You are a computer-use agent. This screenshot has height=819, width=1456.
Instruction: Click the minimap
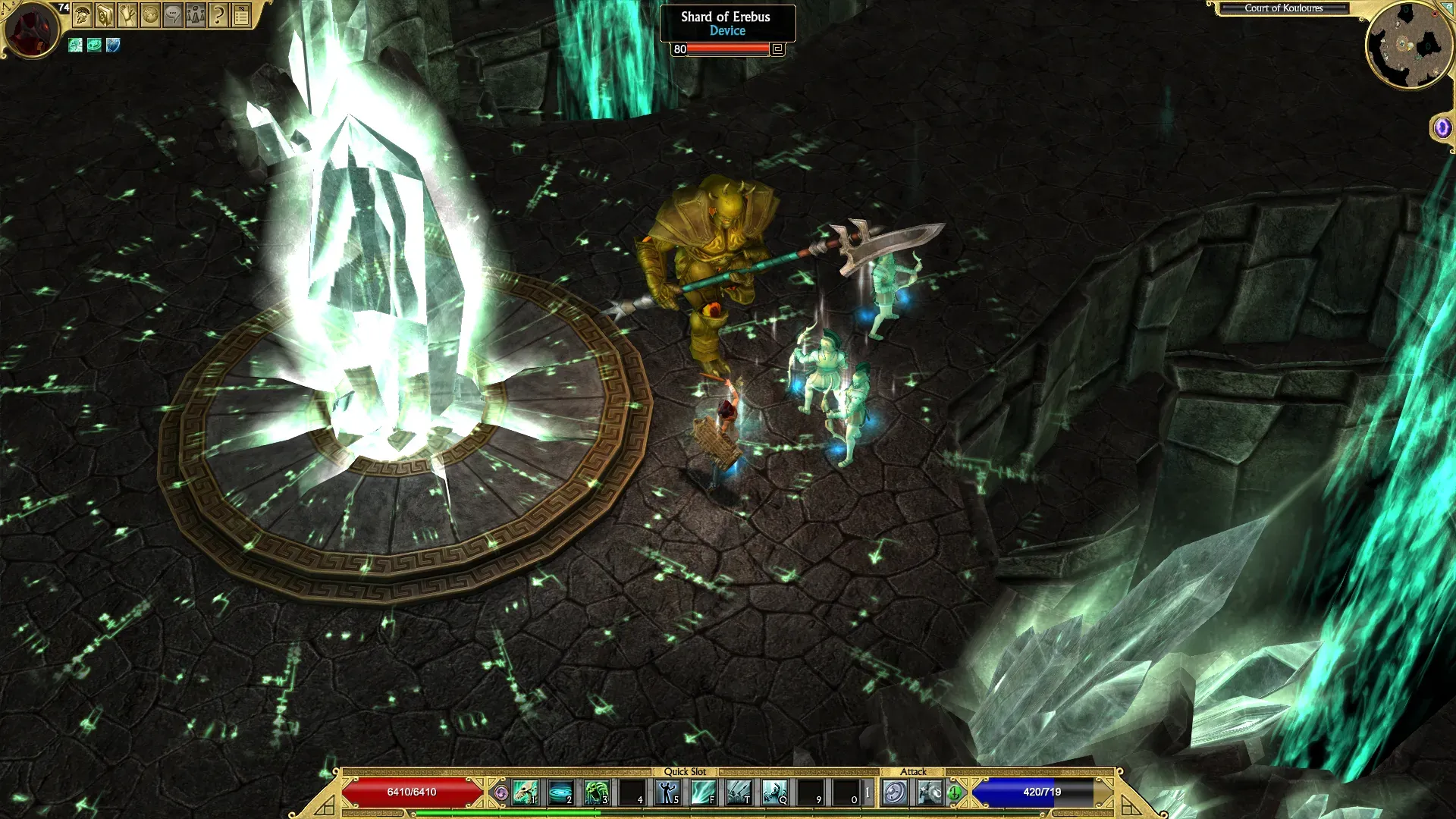tap(1410, 46)
